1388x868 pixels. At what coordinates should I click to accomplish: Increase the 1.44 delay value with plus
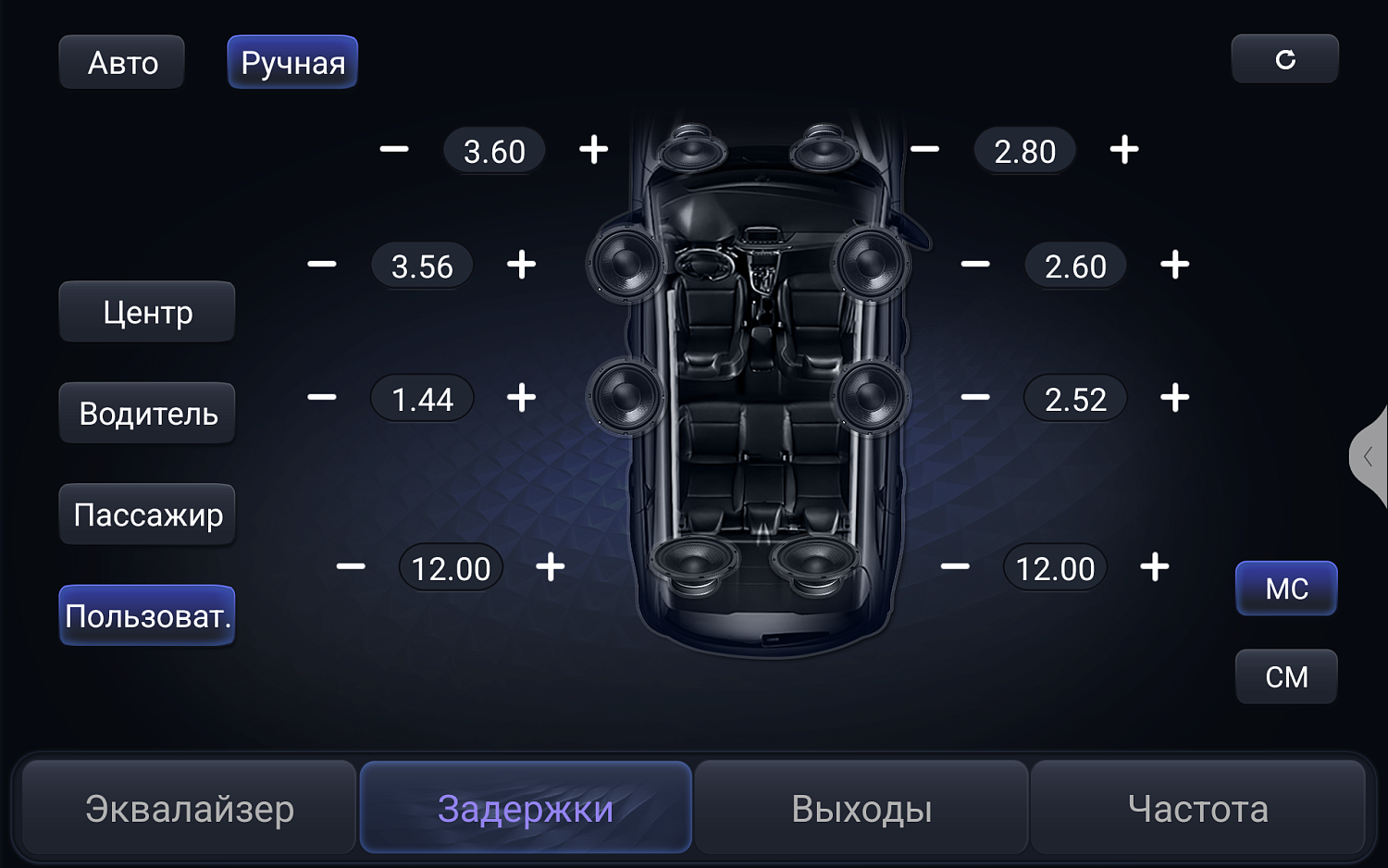[x=521, y=398]
